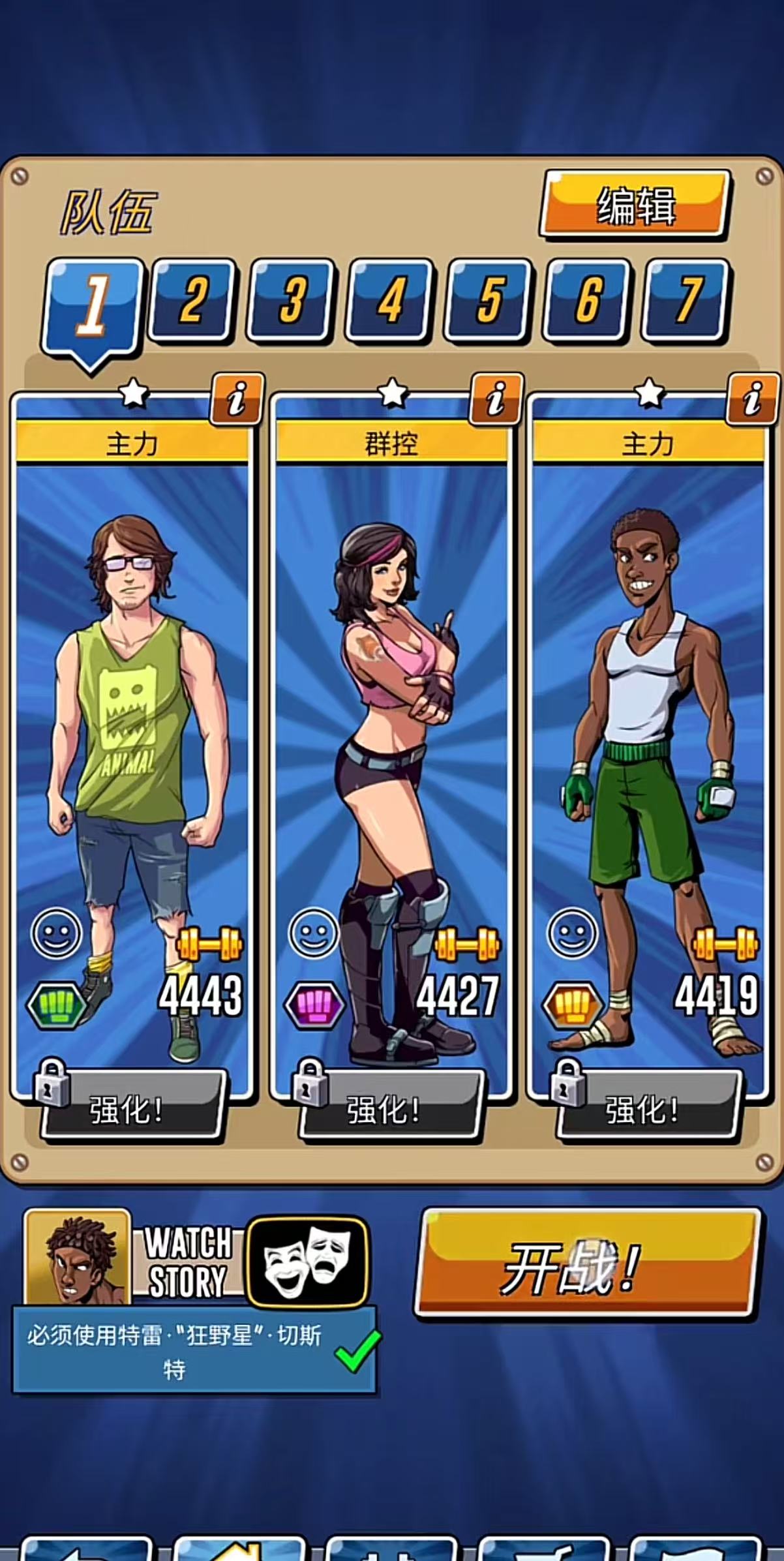View info for the green shorts fighter

[x=753, y=399]
